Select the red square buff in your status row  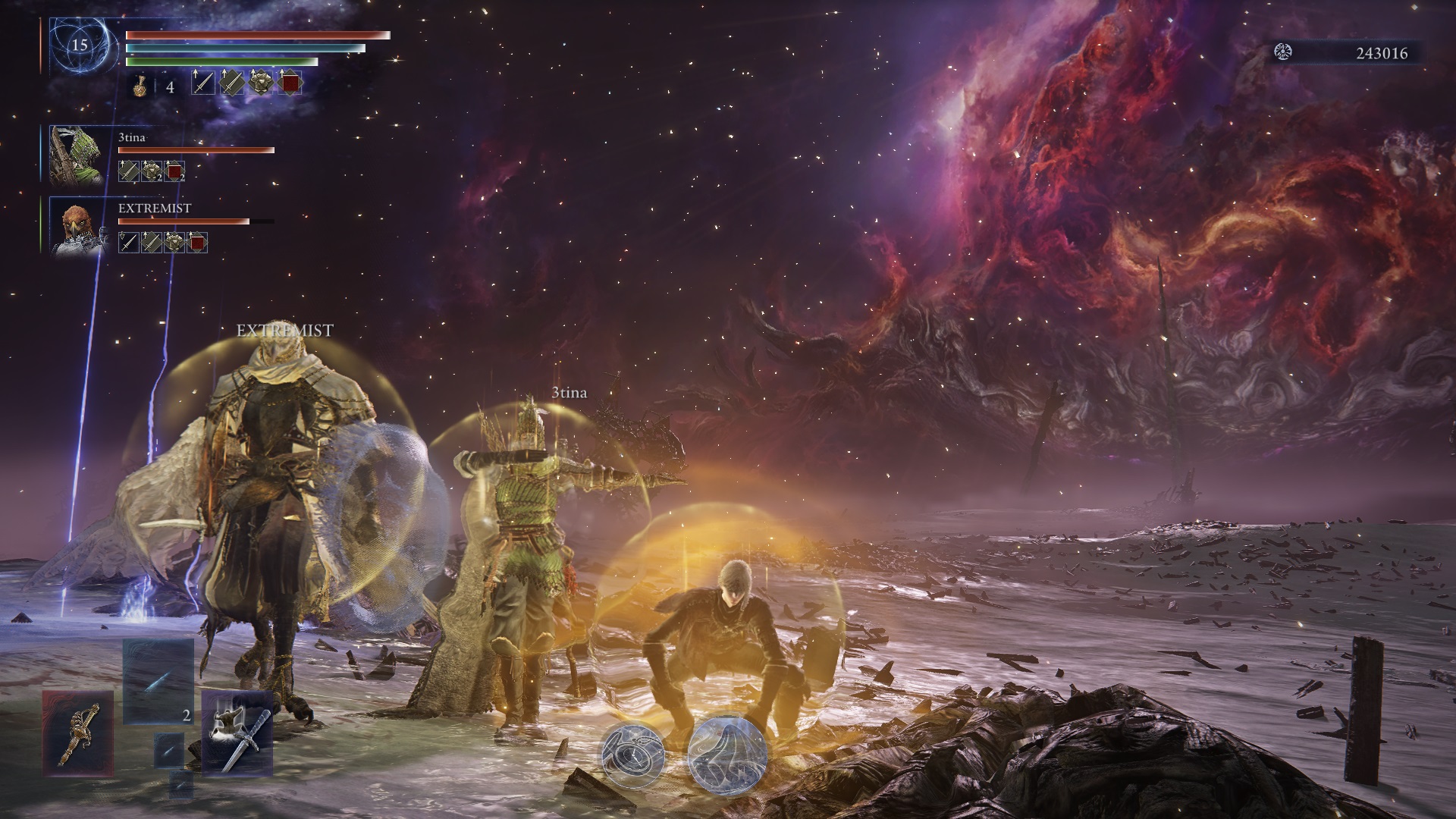coord(289,83)
